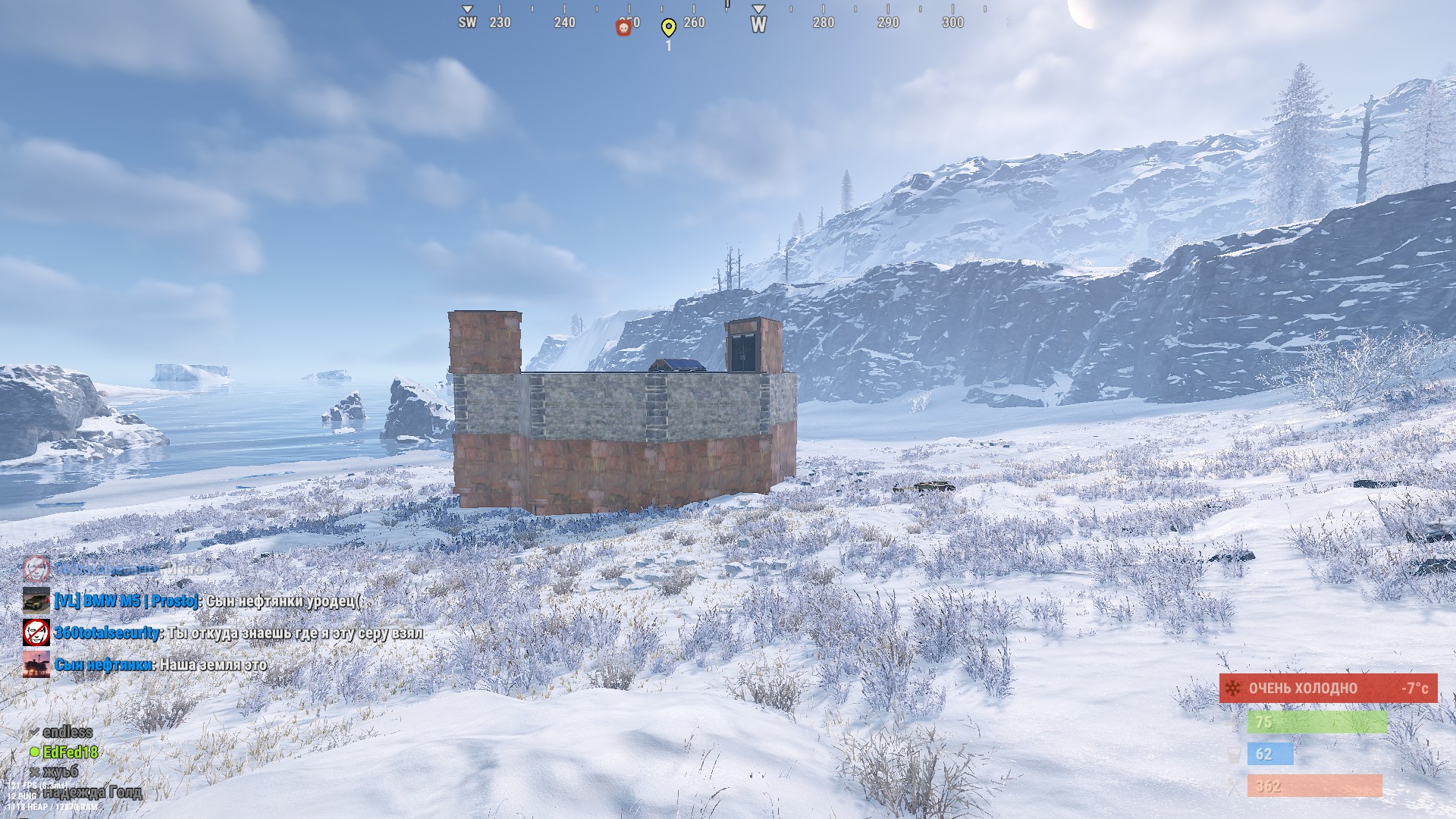The image size is (1456, 819).
Task: Select the yellow map pin marker on compass
Action: 668,28
